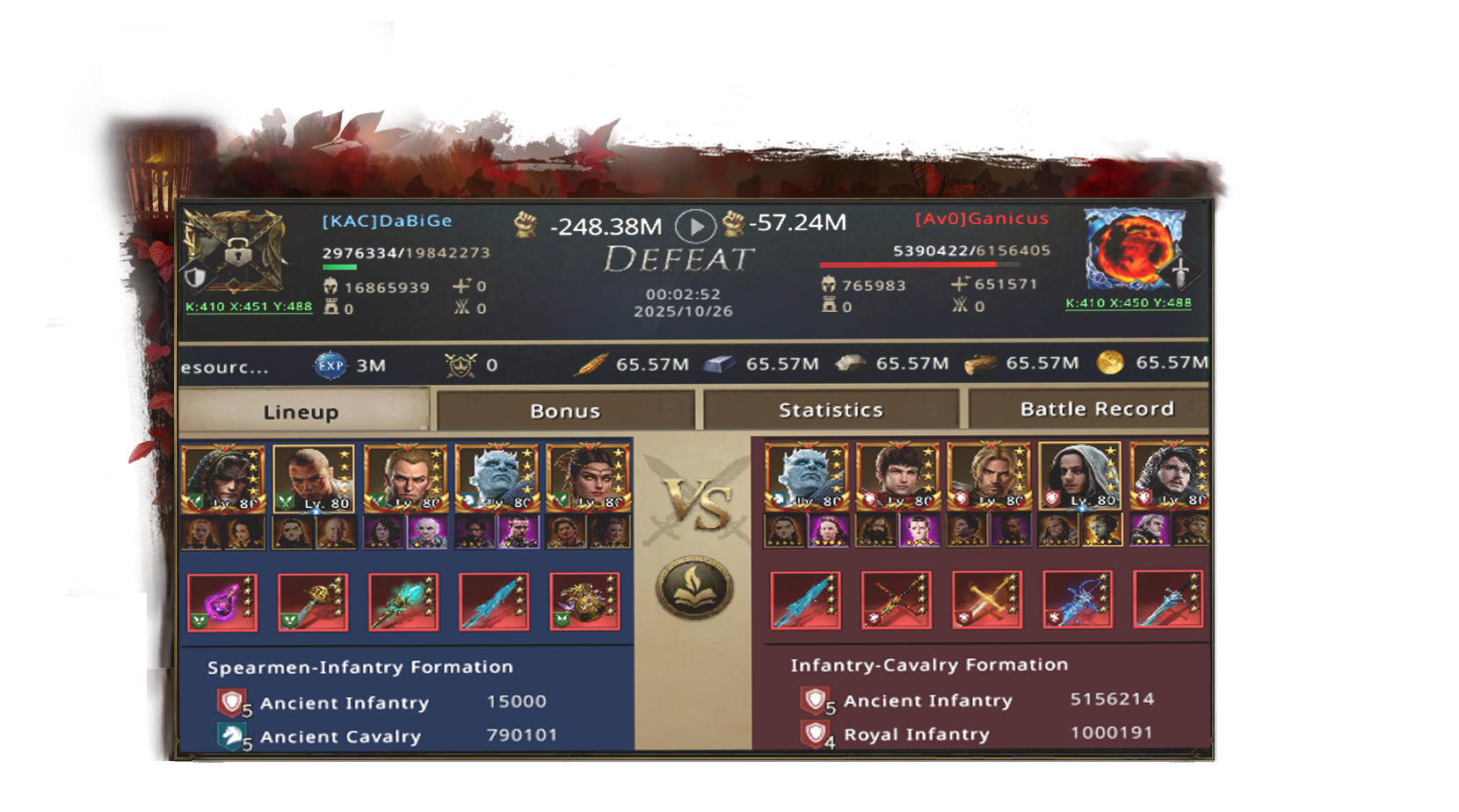The width and height of the screenshot is (1459, 812).
Task: Open DaBiGe's coordinates link
Action: tap(249, 307)
